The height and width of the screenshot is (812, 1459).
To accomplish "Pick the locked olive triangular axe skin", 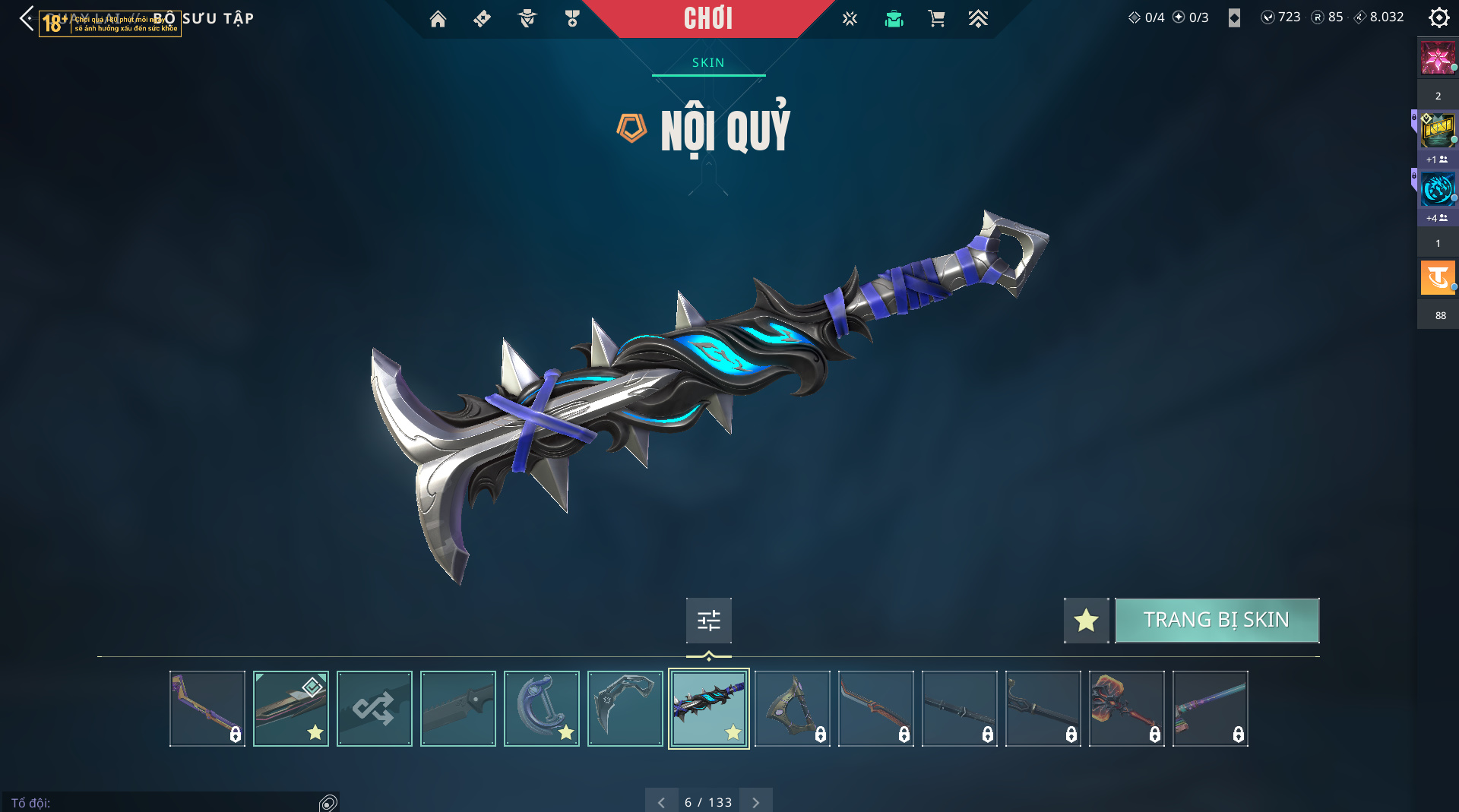I will [x=792, y=708].
